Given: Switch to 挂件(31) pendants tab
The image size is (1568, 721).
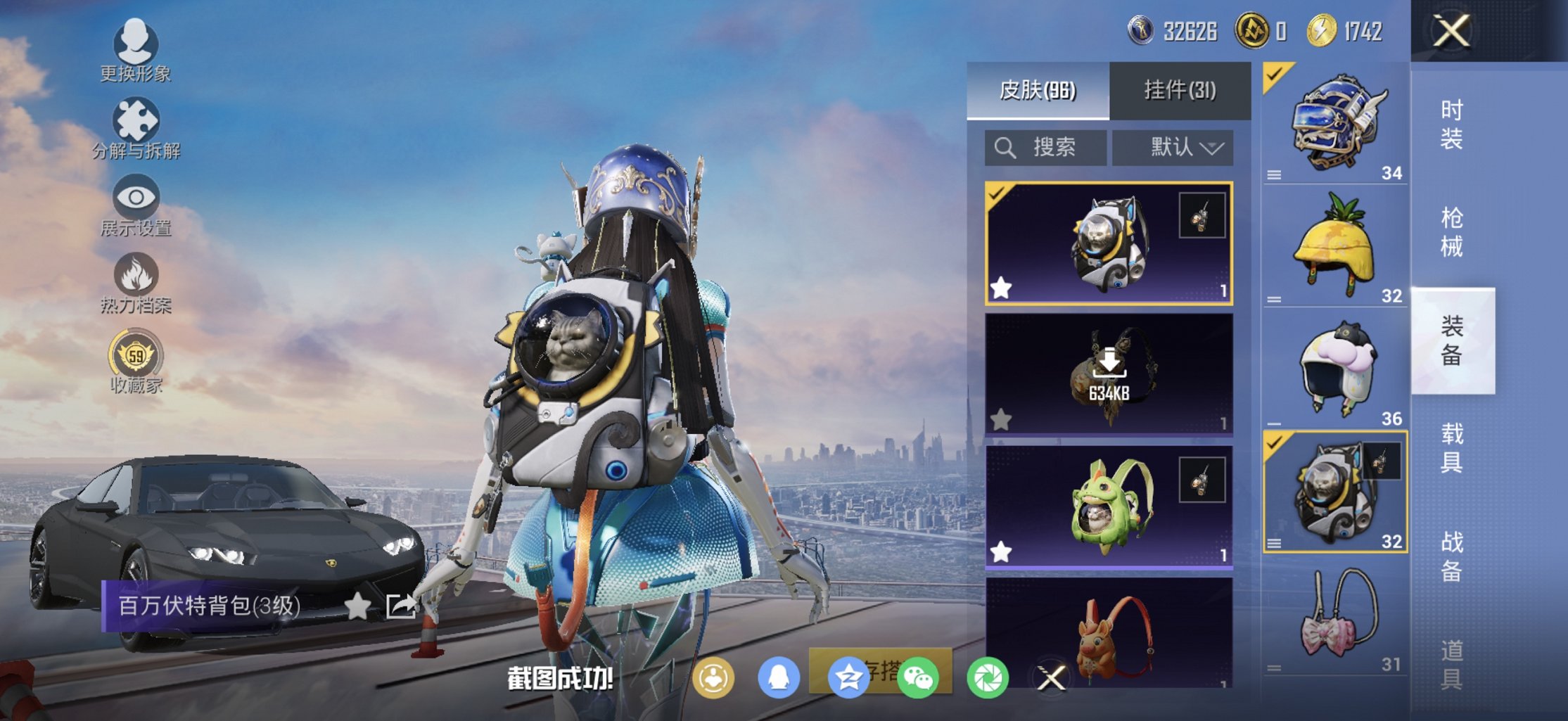Looking at the screenshot, I should [x=1180, y=90].
